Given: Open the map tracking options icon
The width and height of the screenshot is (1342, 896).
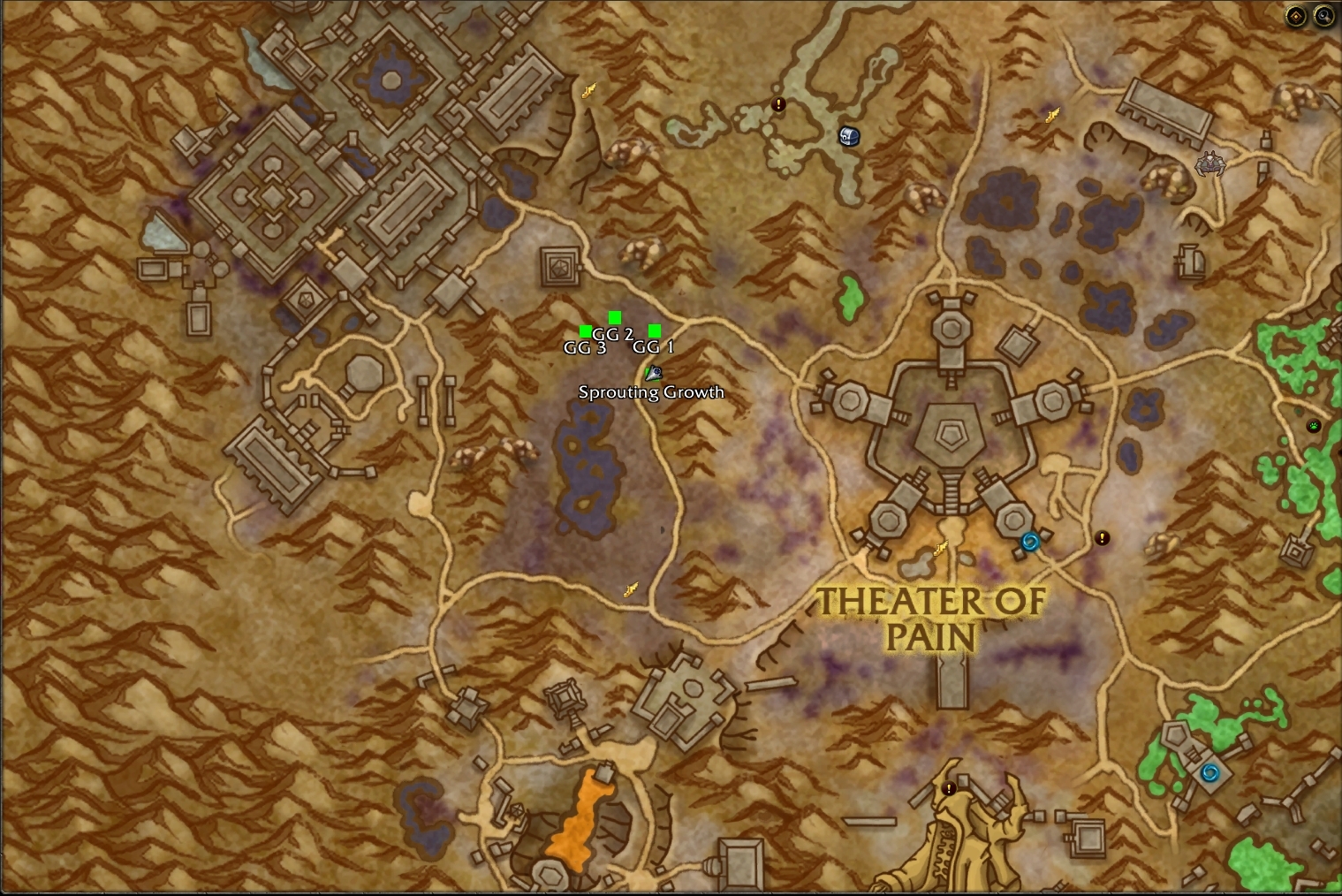Looking at the screenshot, I should [1295, 14].
